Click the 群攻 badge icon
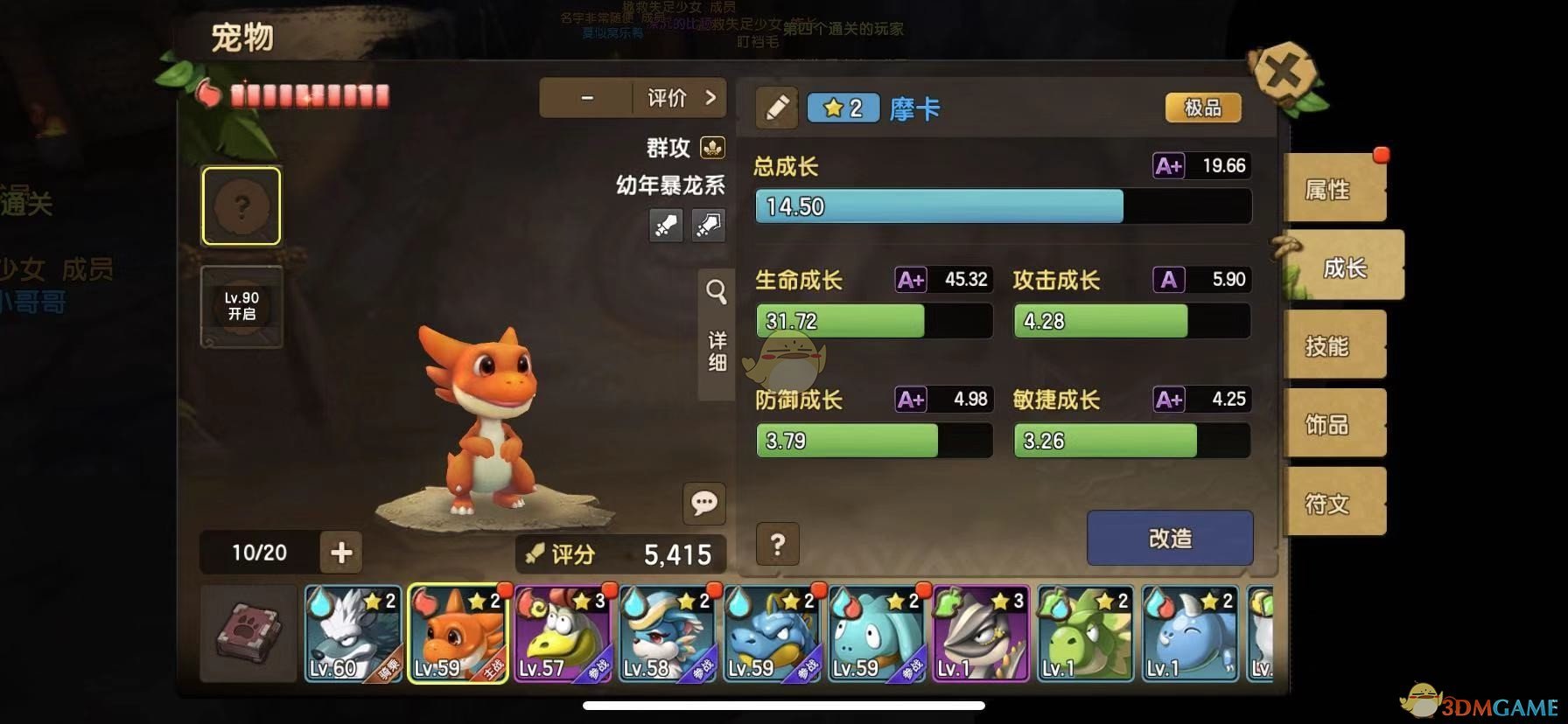The width and height of the screenshot is (1568, 724). 713,148
